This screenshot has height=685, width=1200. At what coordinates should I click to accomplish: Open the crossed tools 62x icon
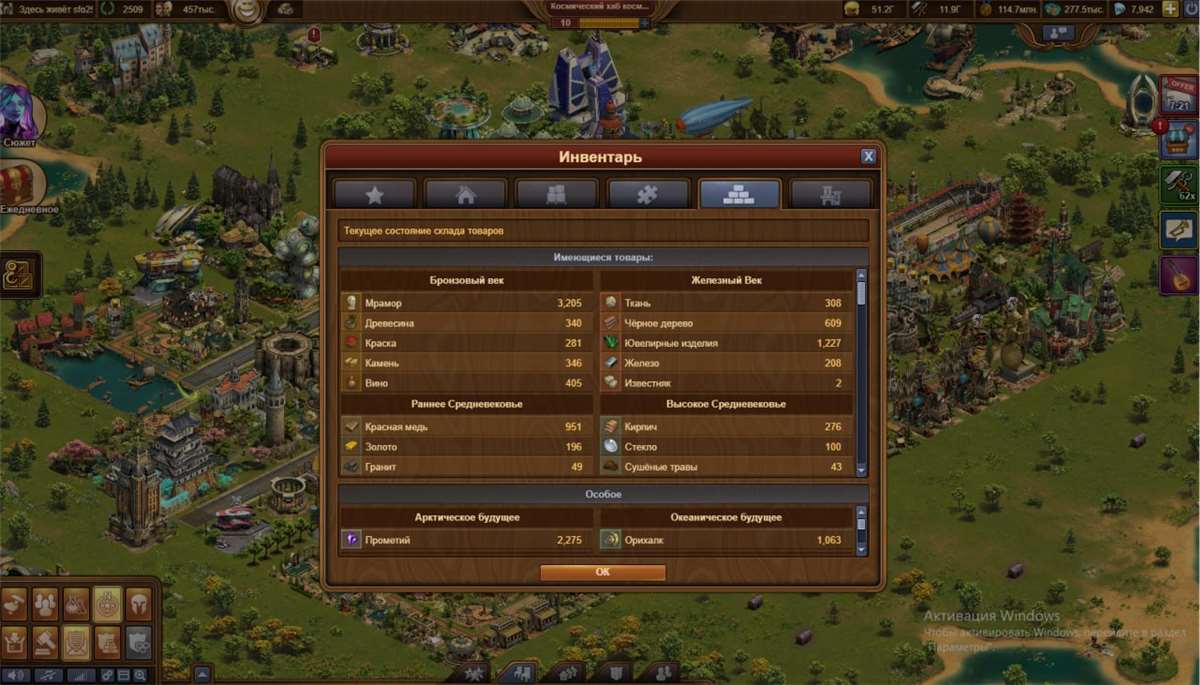tap(1179, 185)
